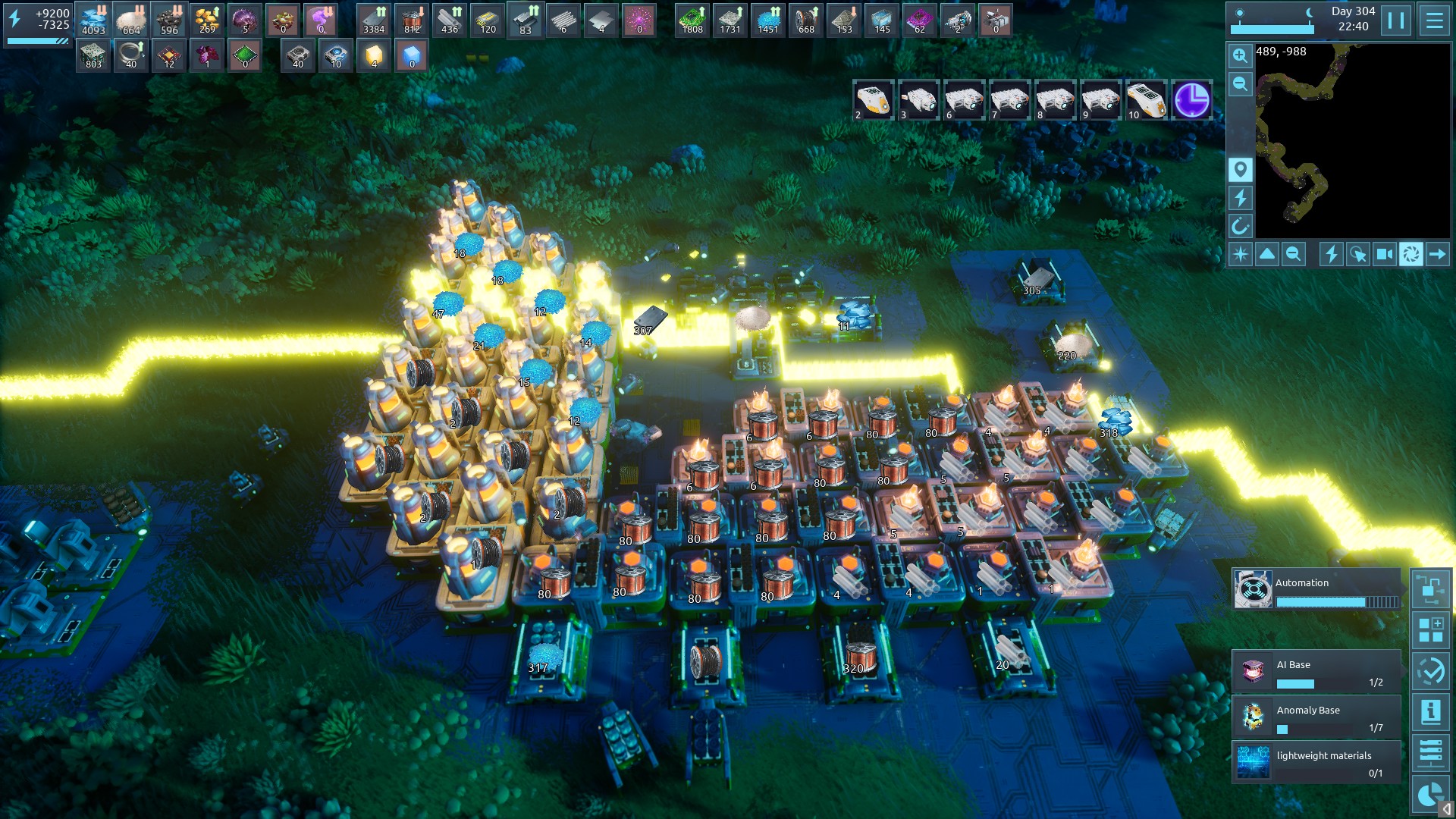Click the right arrow button under the minimap
The image size is (1456, 819).
1437,255
